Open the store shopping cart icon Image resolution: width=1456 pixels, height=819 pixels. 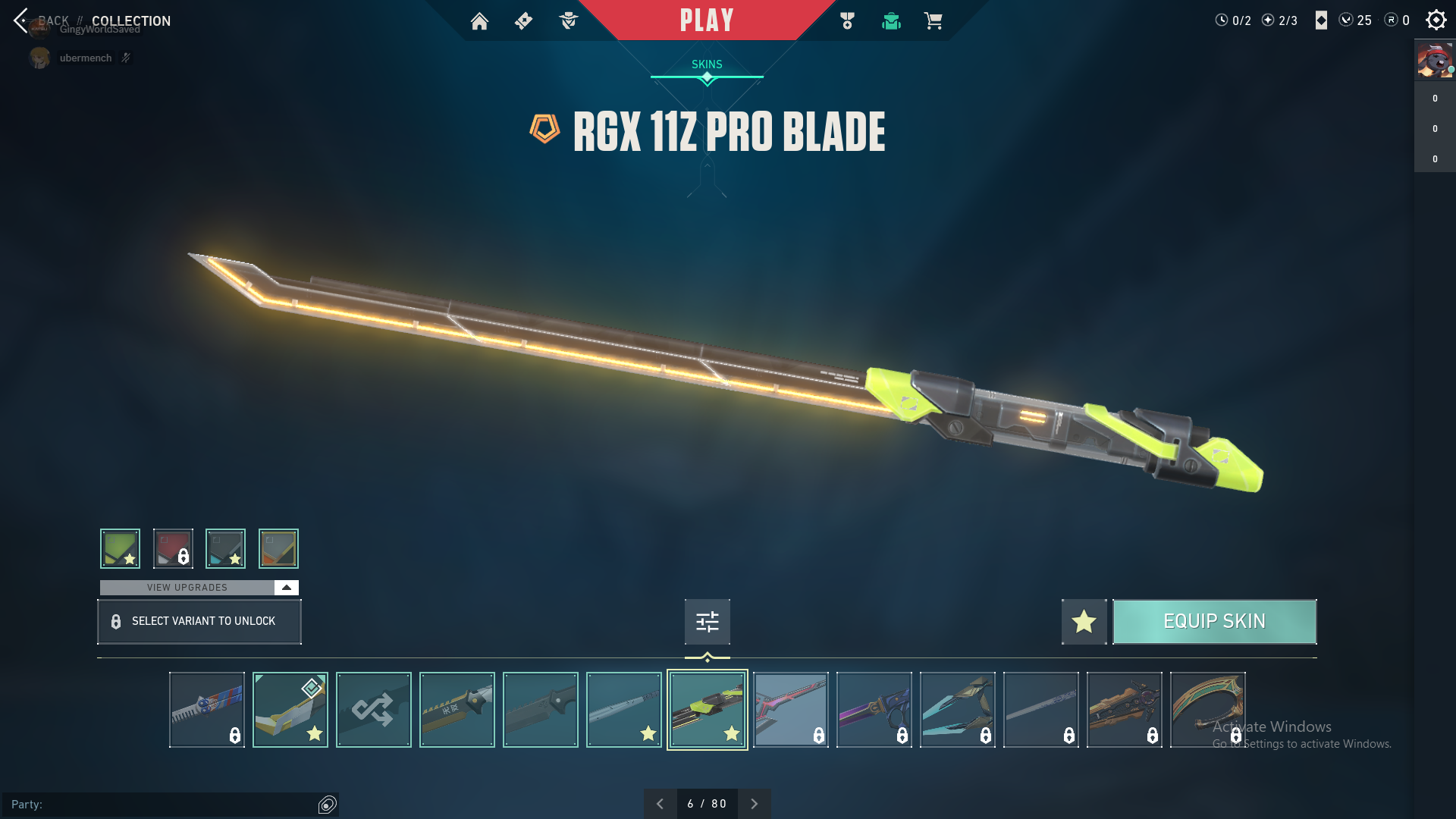[933, 21]
